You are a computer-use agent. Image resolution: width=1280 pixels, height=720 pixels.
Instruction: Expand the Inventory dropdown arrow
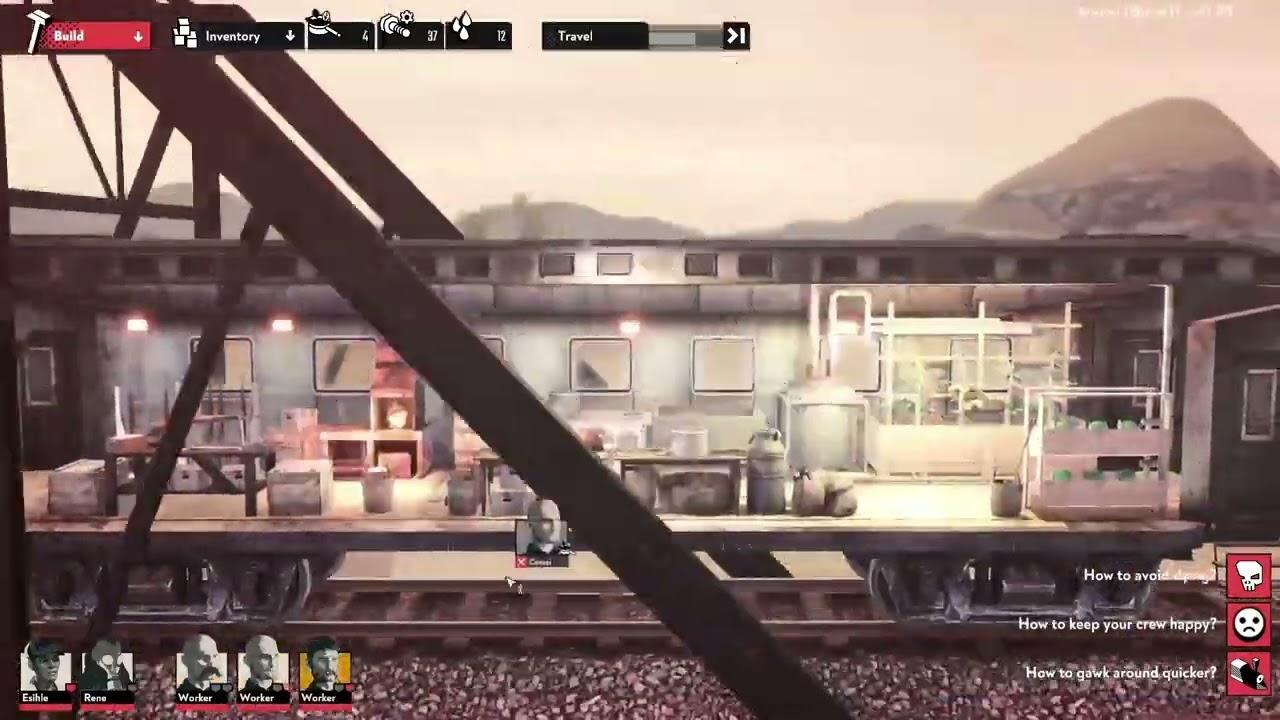click(289, 35)
